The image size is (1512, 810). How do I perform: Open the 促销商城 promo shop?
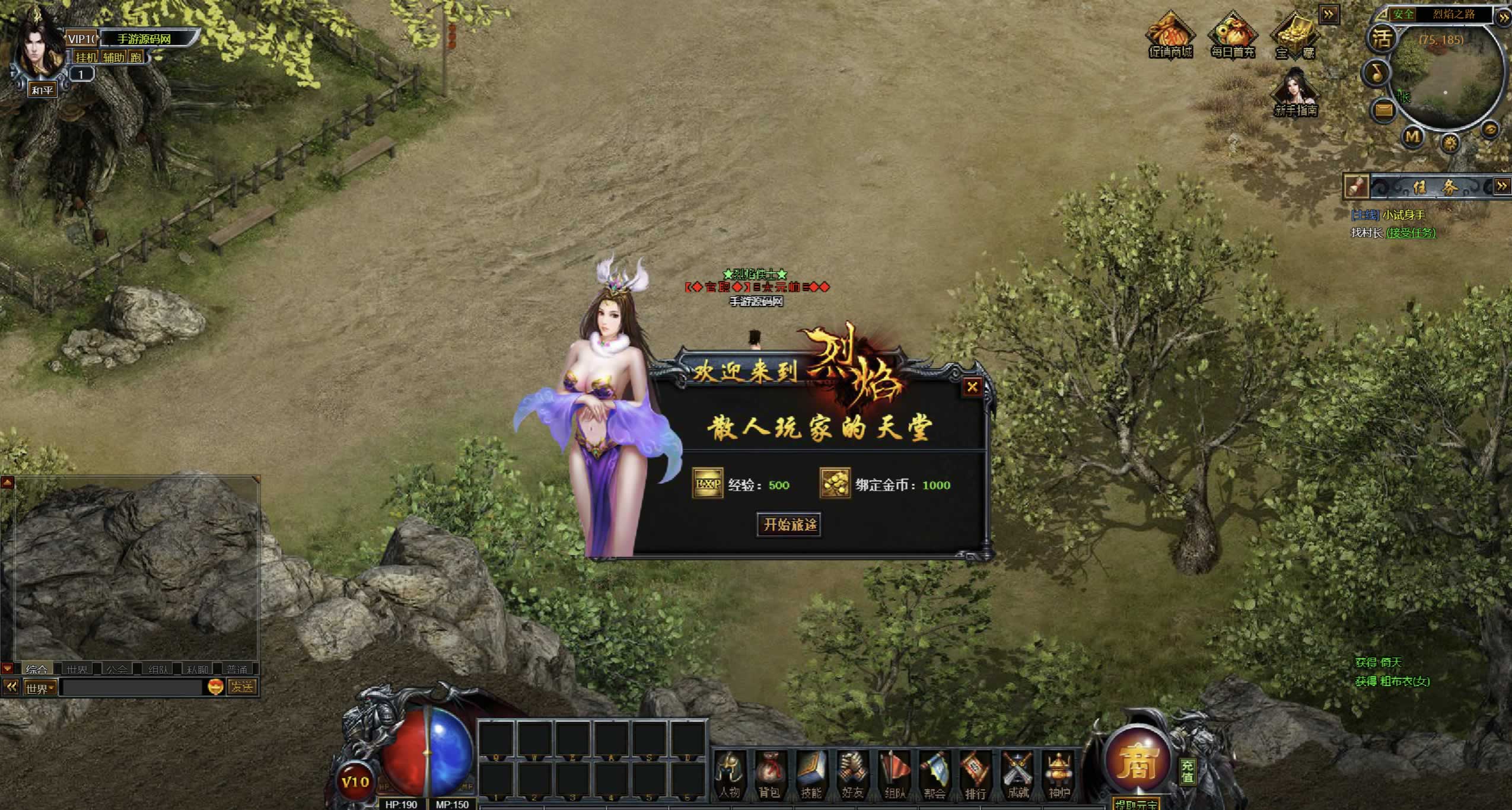[1170, 37]
